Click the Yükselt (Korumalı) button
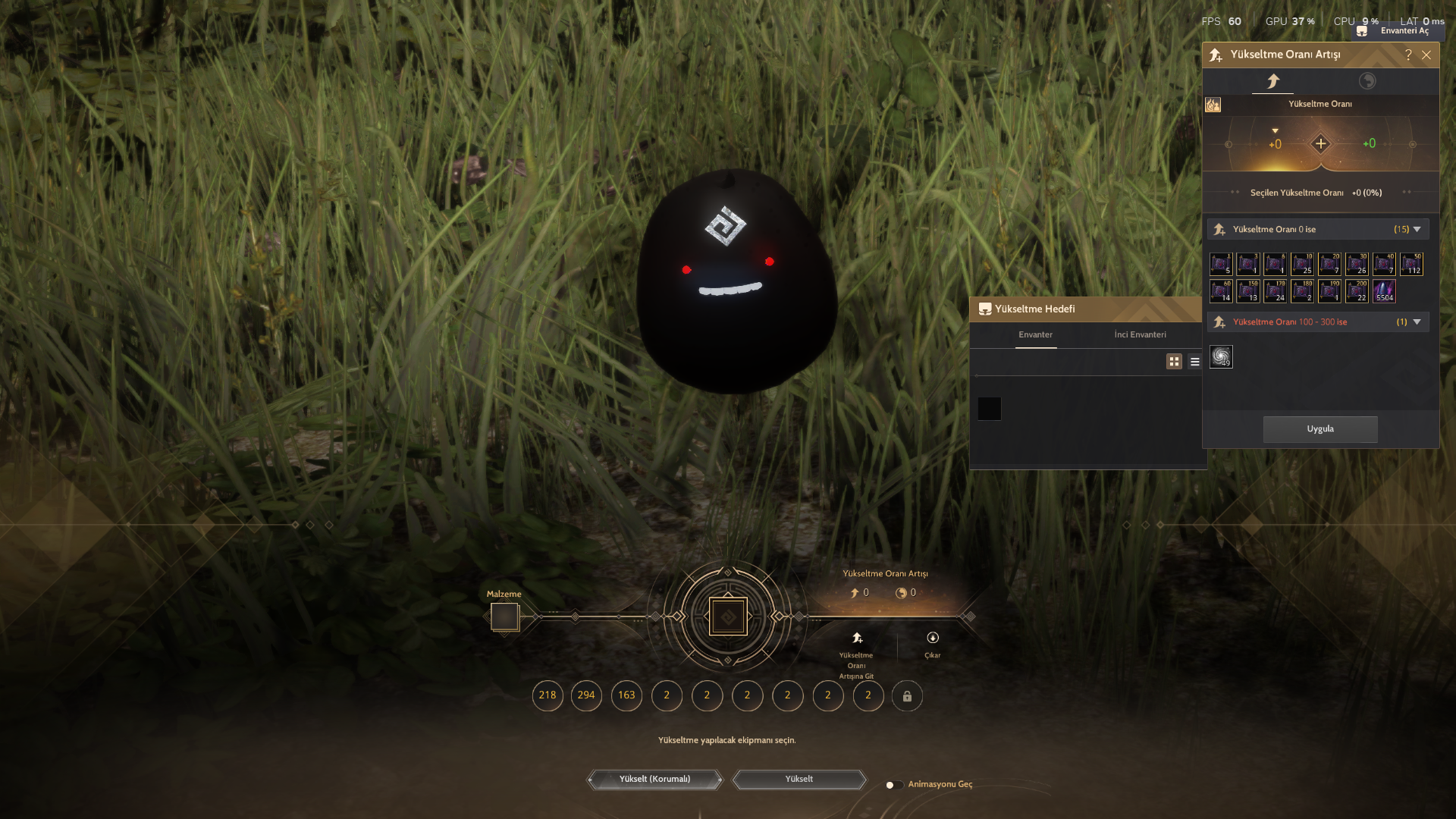Viewport: 1456px width, 819px height. (x=654, y=779)
